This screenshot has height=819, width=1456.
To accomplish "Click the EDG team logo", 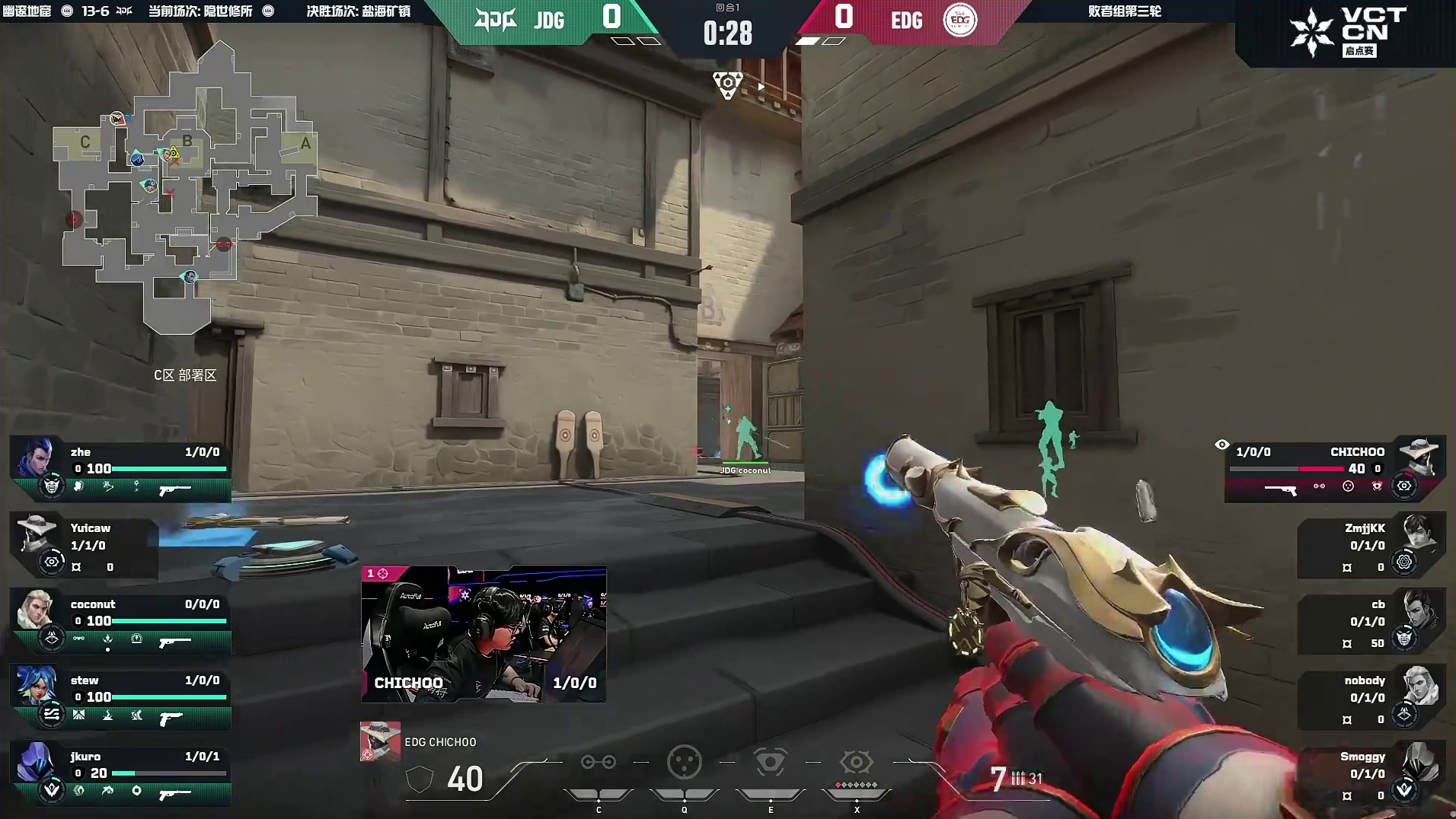I will click(x=959, y=20).
